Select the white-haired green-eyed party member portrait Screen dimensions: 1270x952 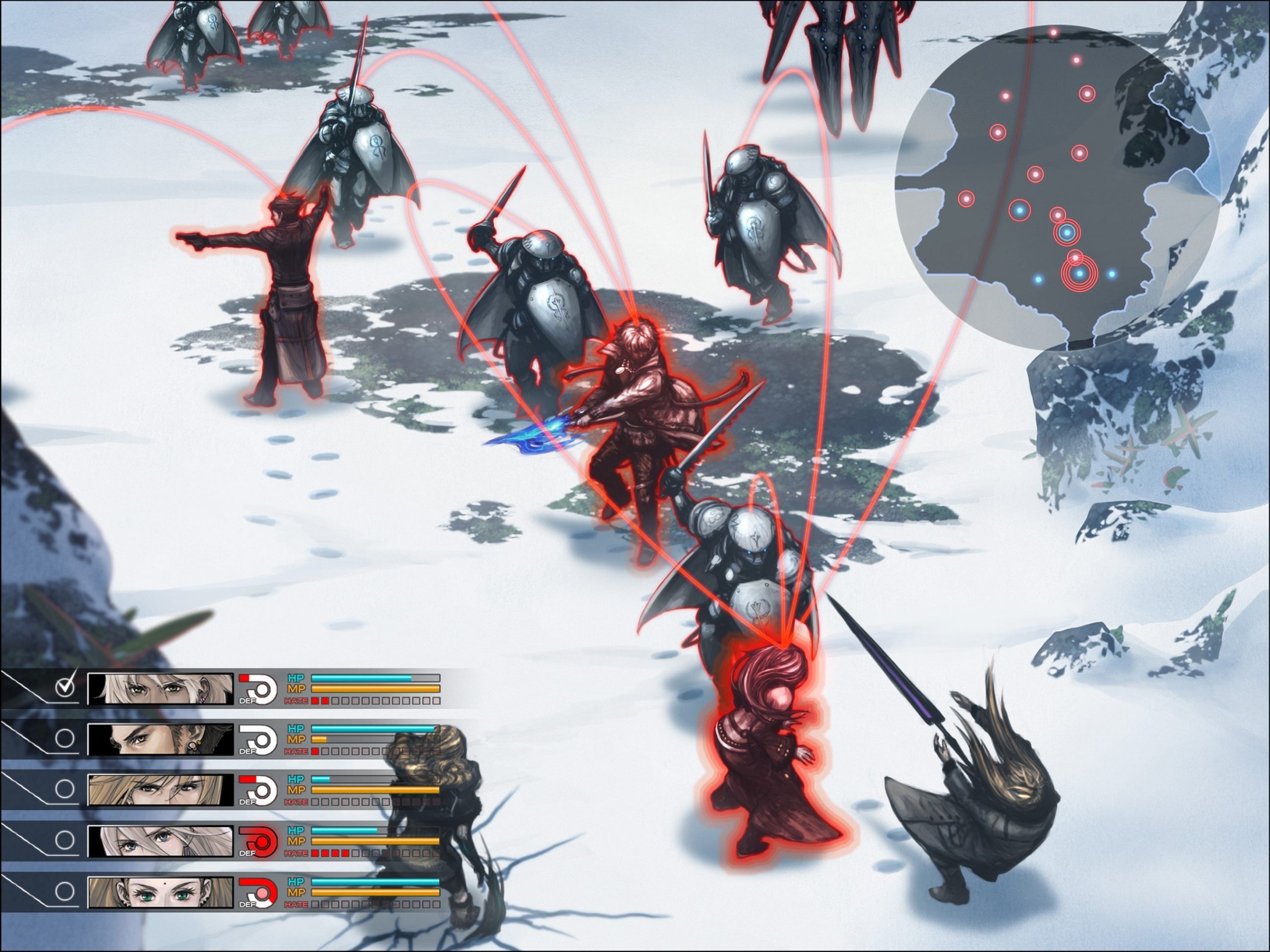pyautogui.click(x=160, y=689)
